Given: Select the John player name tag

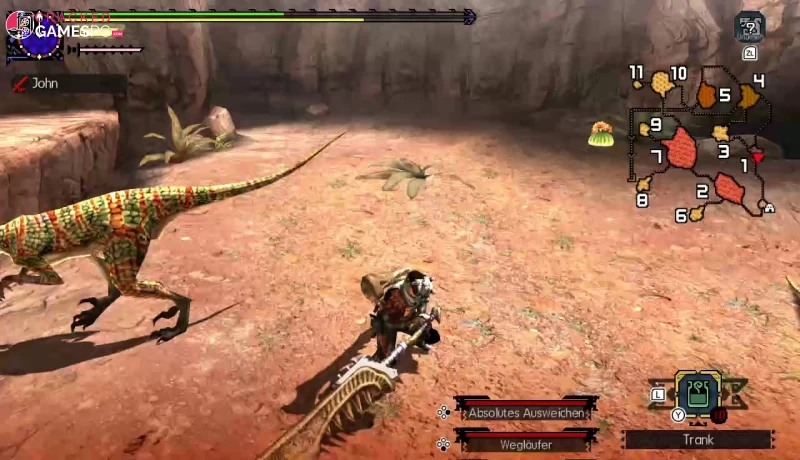Looking at the screenshot, I should [x=46, y=84].
